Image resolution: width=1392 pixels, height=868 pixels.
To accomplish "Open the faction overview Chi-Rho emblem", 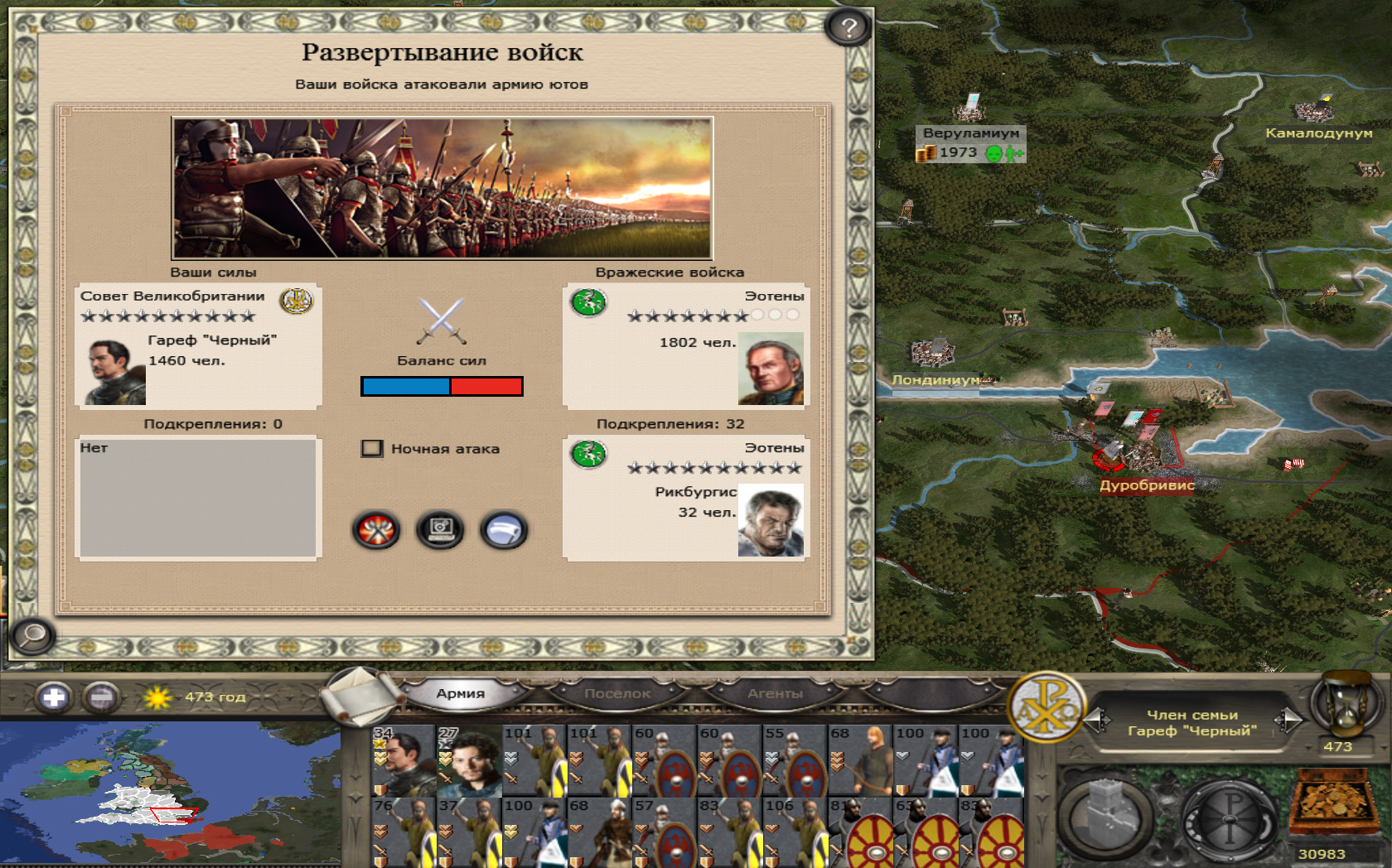I will pos(1046,706).
